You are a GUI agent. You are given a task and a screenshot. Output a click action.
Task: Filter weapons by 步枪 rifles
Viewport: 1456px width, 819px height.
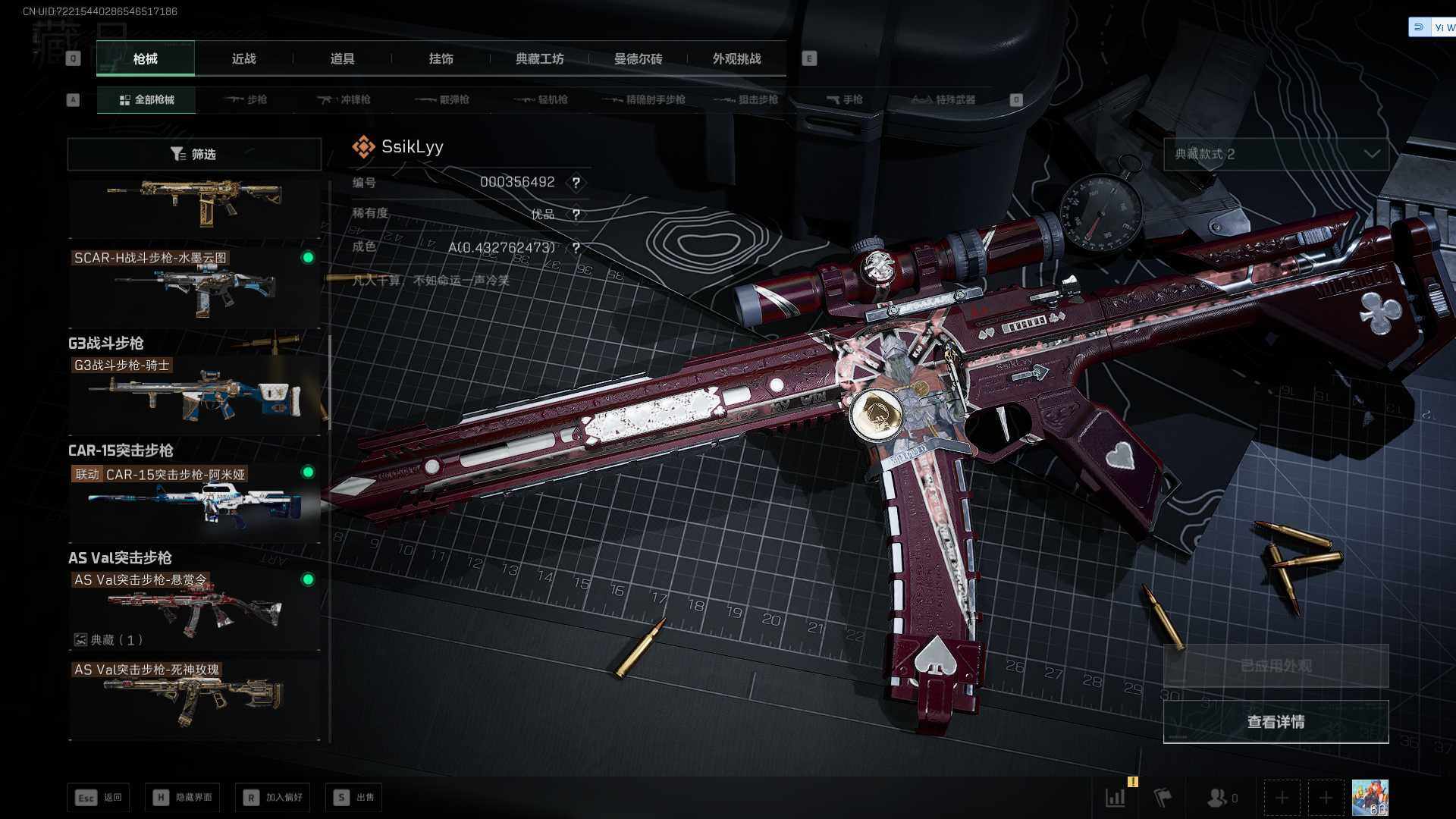click(x=246, y=100)
